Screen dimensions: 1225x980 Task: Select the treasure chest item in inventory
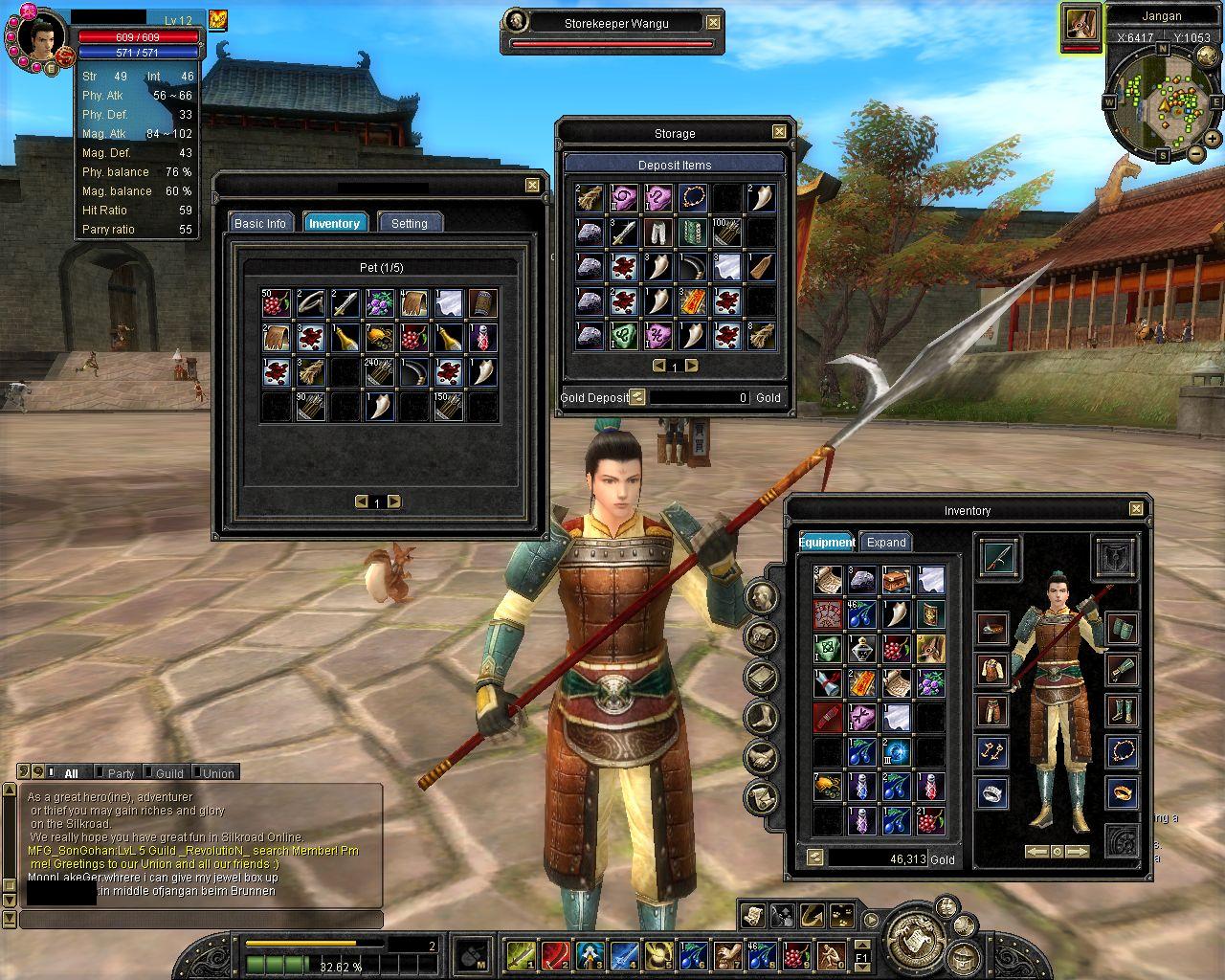896,580
